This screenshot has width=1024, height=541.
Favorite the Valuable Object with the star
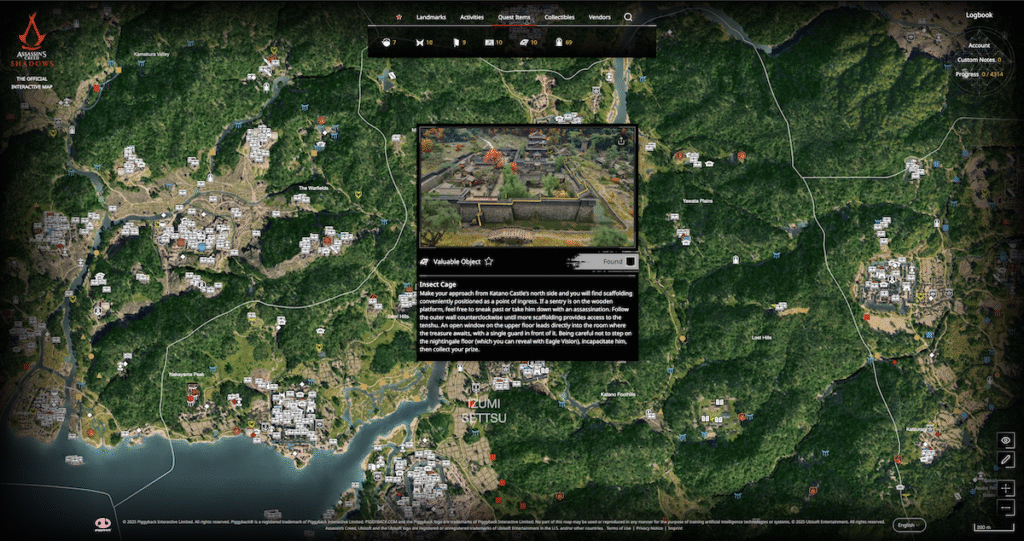pyautogui.click(x=489, y=262)
